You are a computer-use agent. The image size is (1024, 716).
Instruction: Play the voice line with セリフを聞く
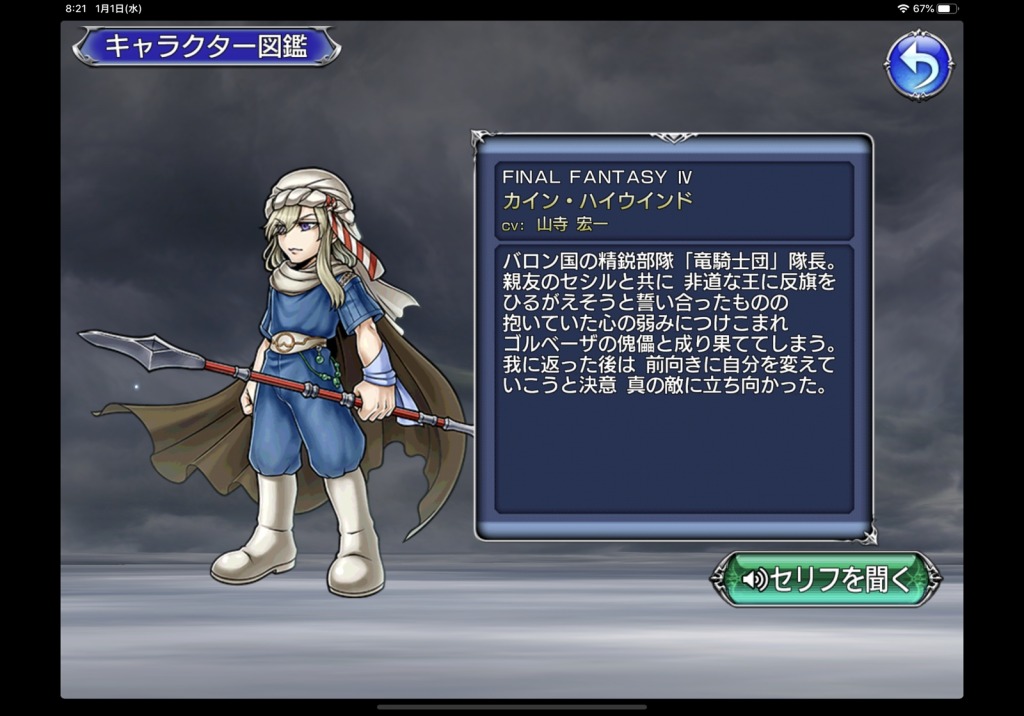point(826,579)
